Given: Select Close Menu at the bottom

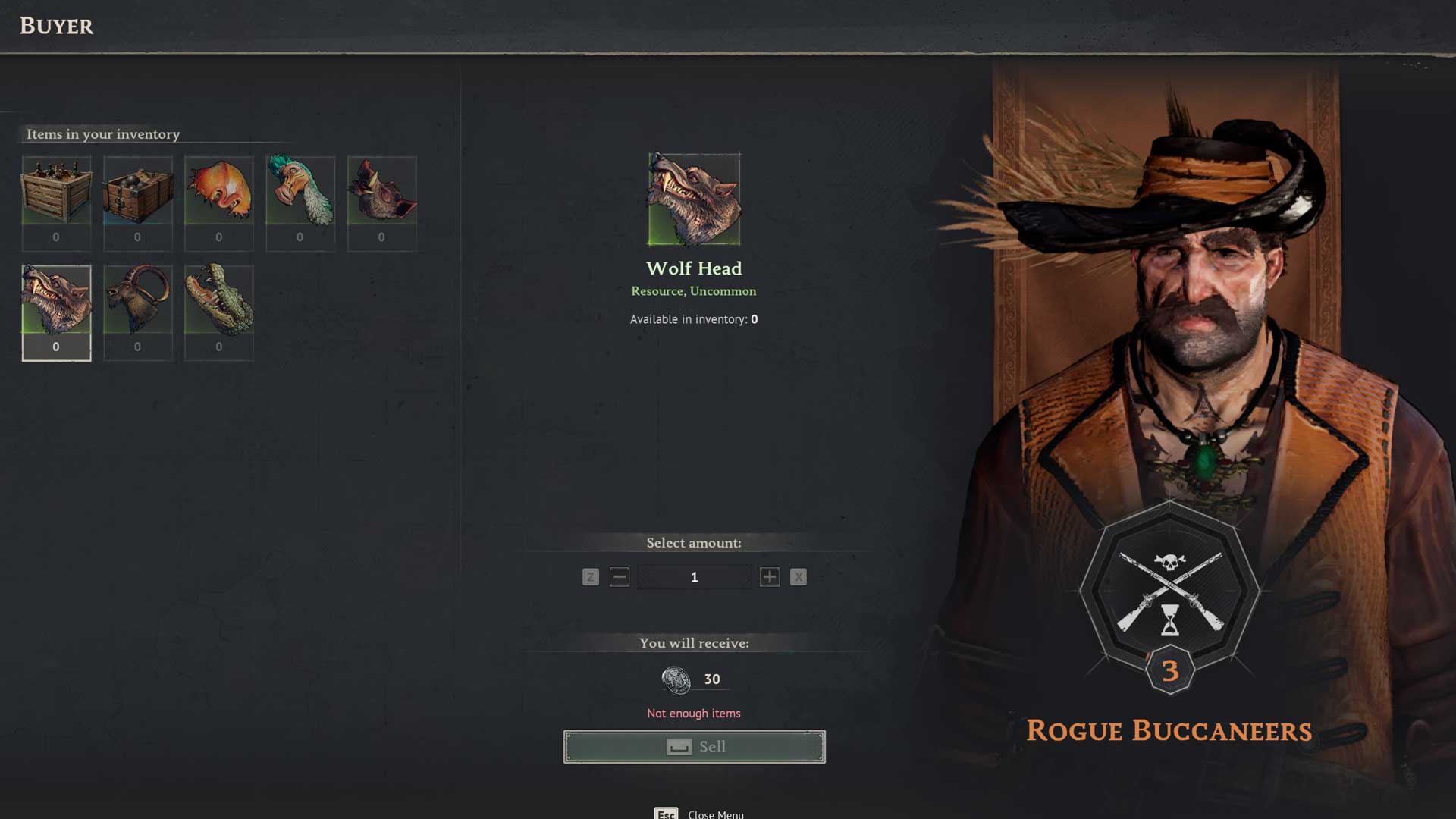Looking at the screenshot, I should (x=714, y=814).
